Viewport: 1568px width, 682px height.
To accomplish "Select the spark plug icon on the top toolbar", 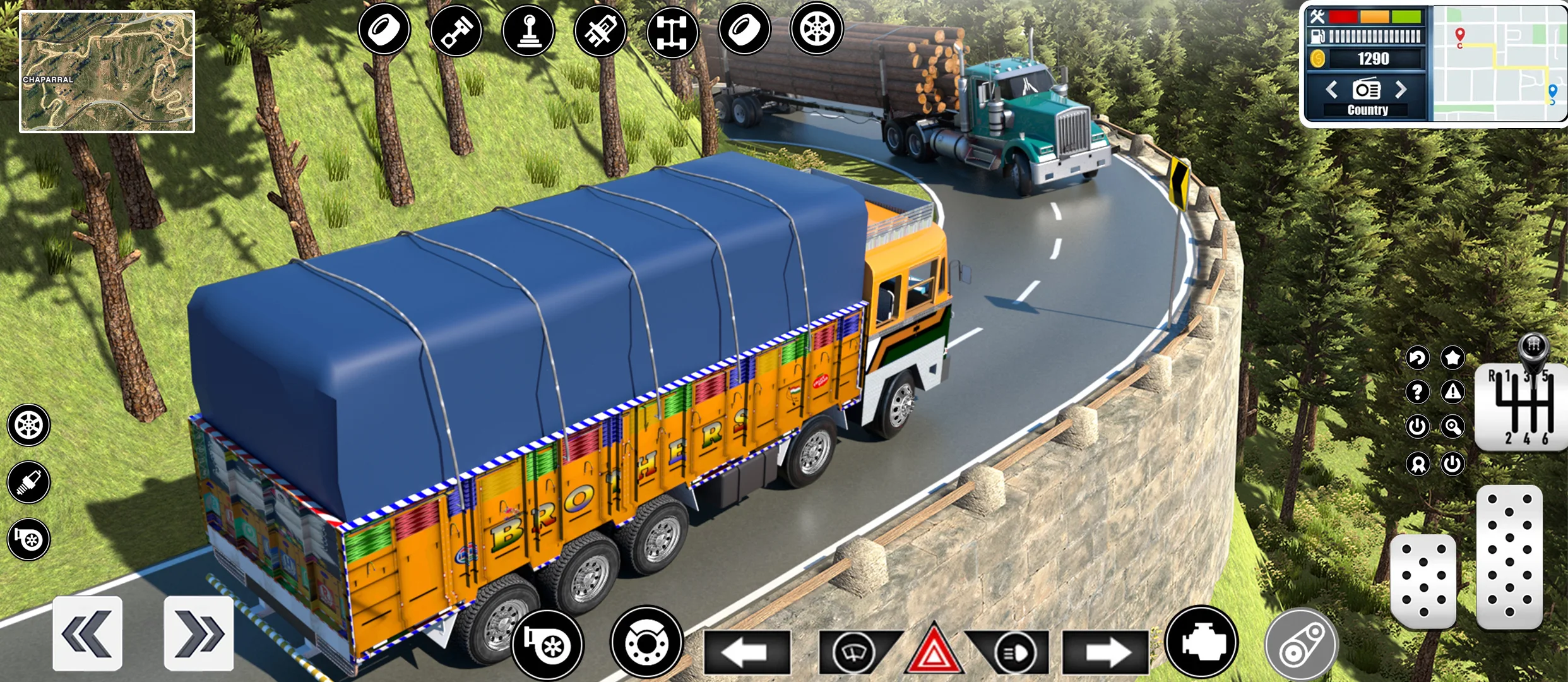I will [601, 28].
